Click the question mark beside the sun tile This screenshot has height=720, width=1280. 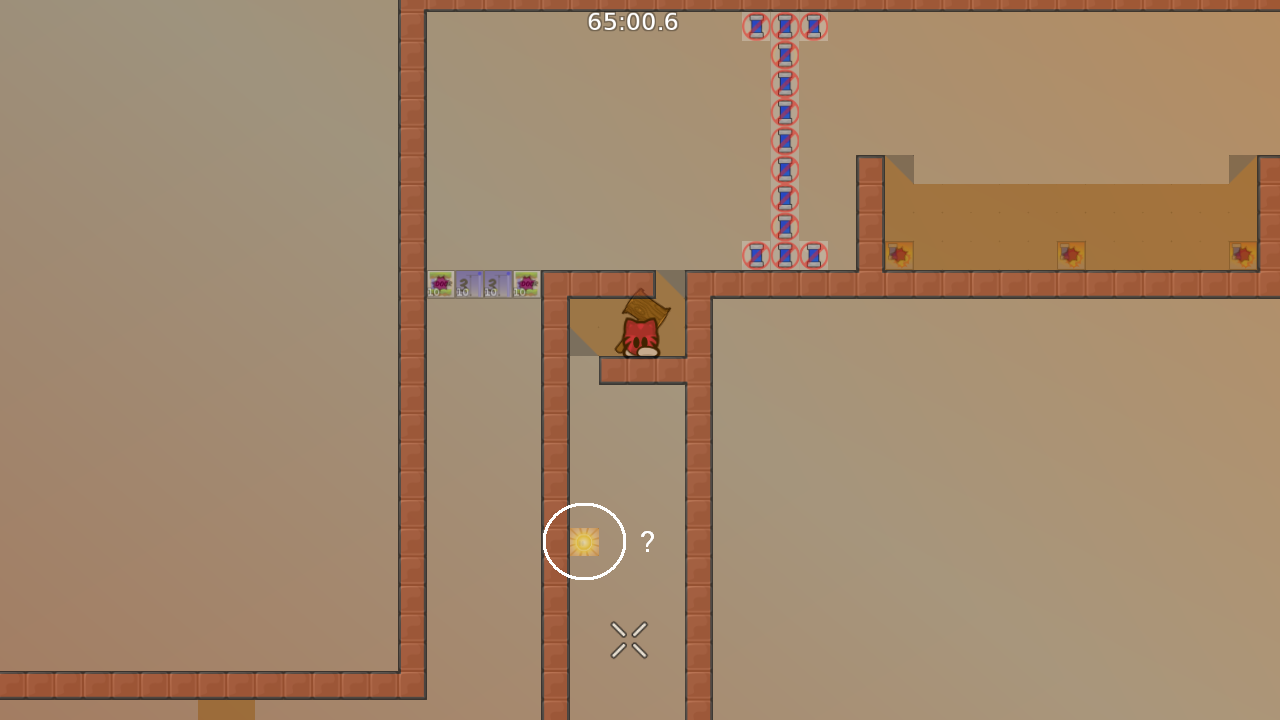647,542
